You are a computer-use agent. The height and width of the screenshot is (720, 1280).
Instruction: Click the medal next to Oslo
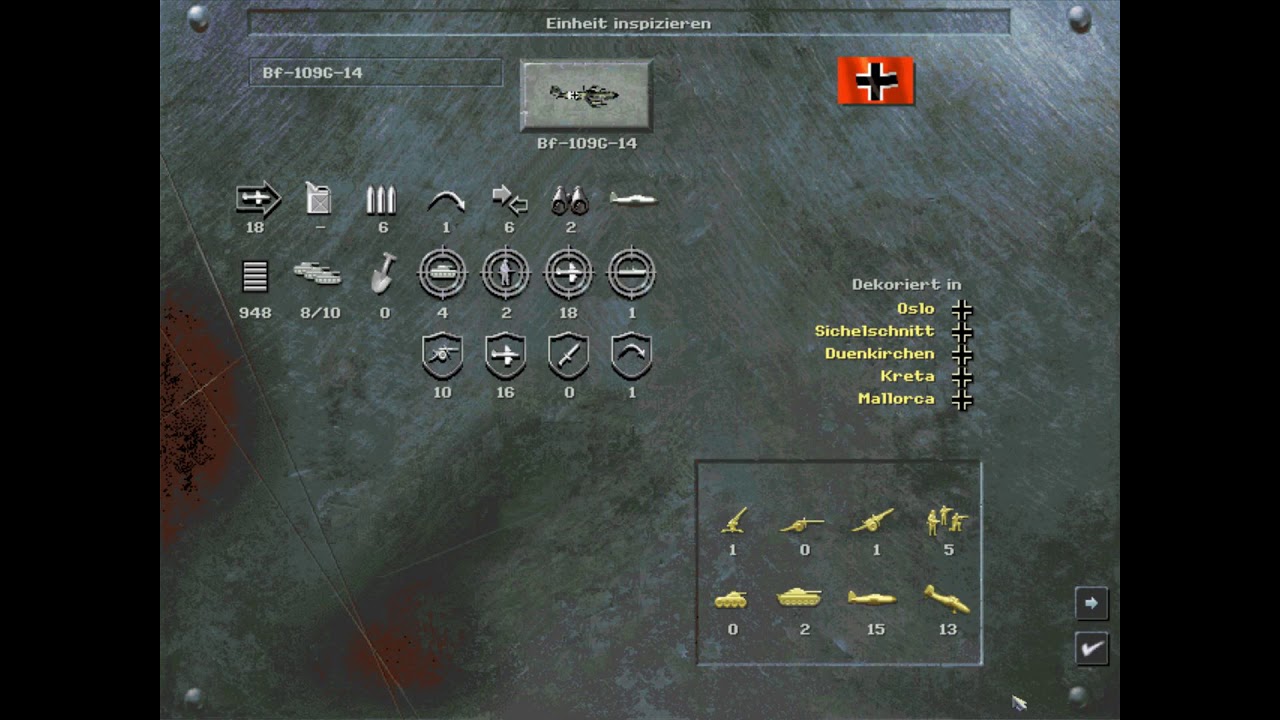tap(962, 310)
